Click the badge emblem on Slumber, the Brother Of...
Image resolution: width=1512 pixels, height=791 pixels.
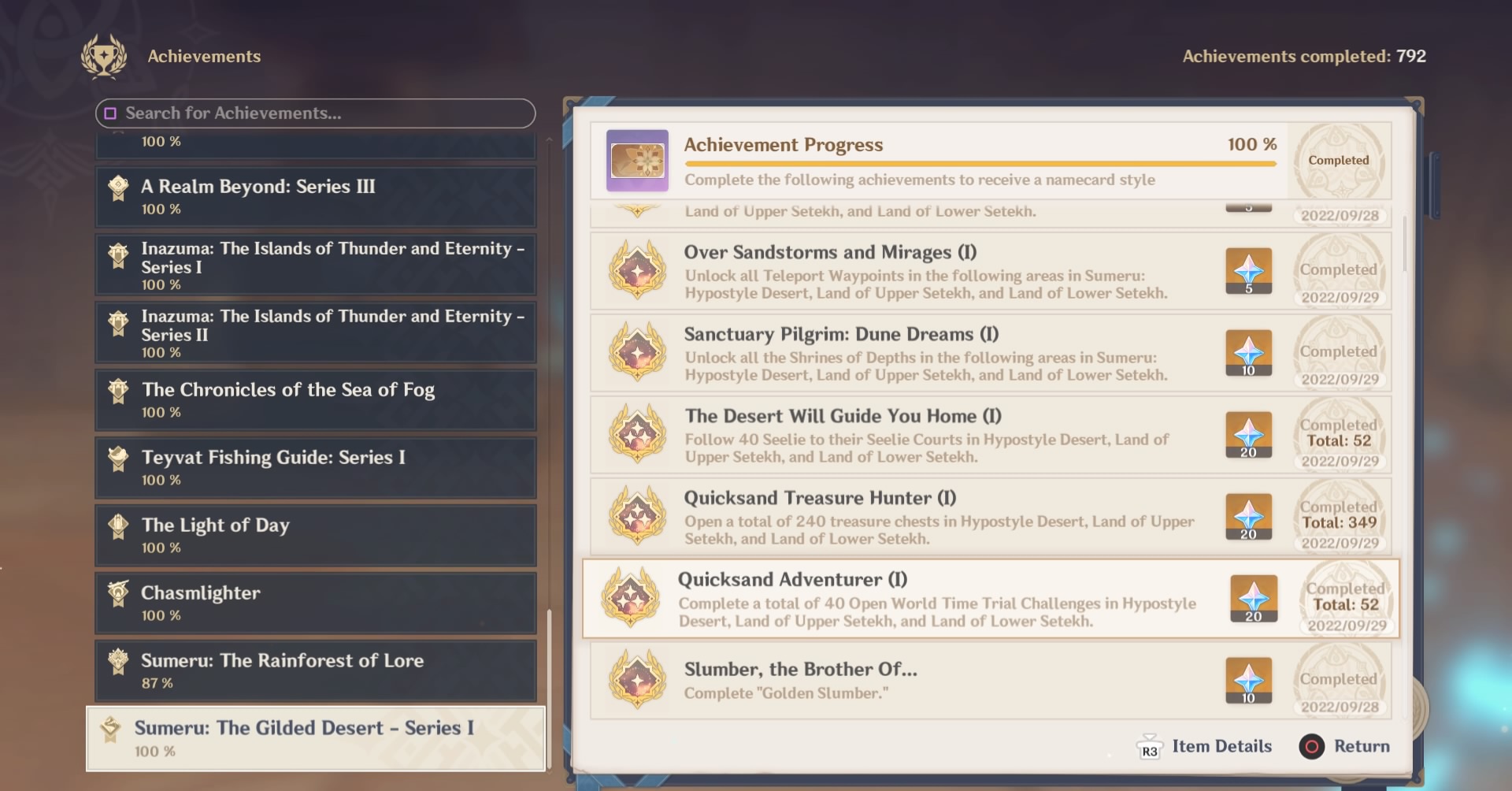point(636,679)
